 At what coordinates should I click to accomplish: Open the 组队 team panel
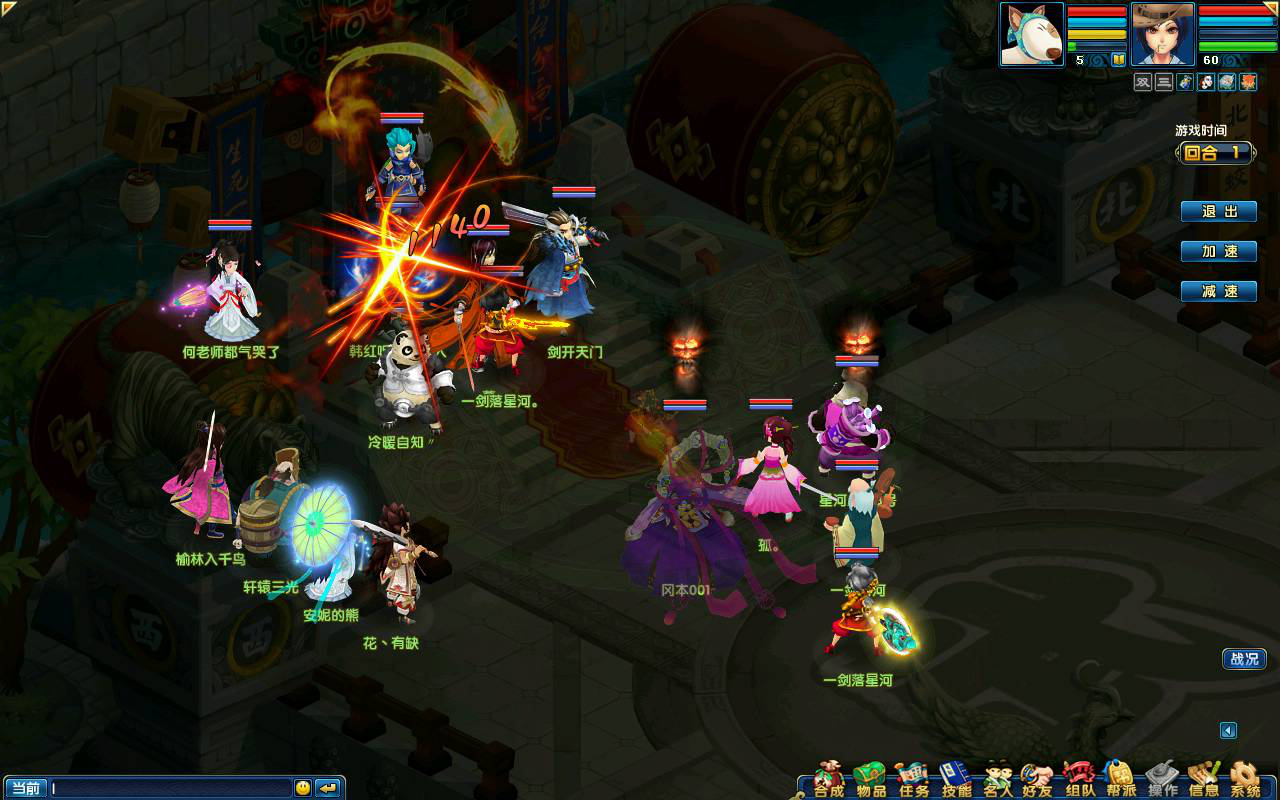[1080, 780]
